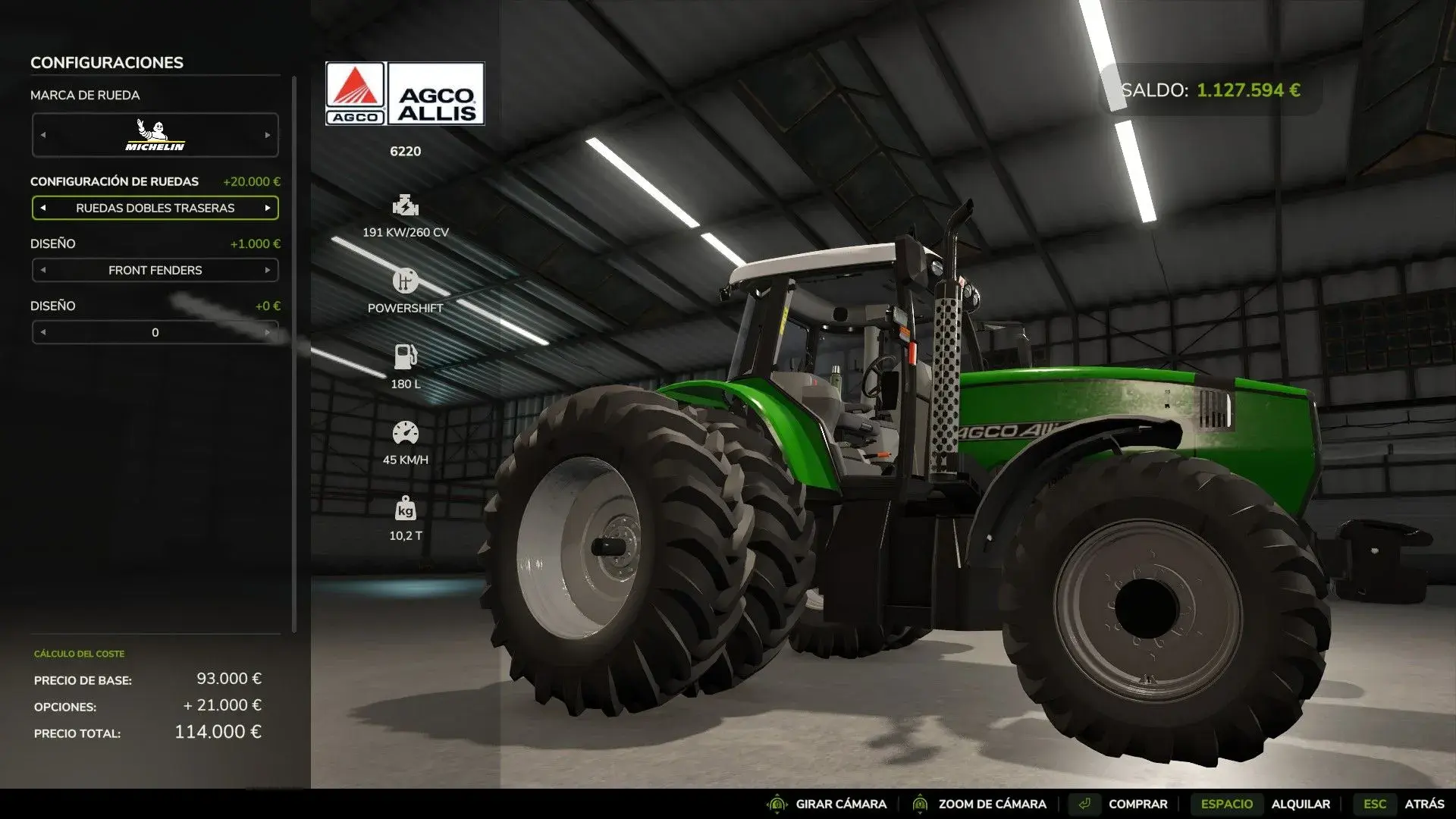Expand previous option in Configuración de Ruedas
This screenshot has height=819, width=1456.
point(42,207)
